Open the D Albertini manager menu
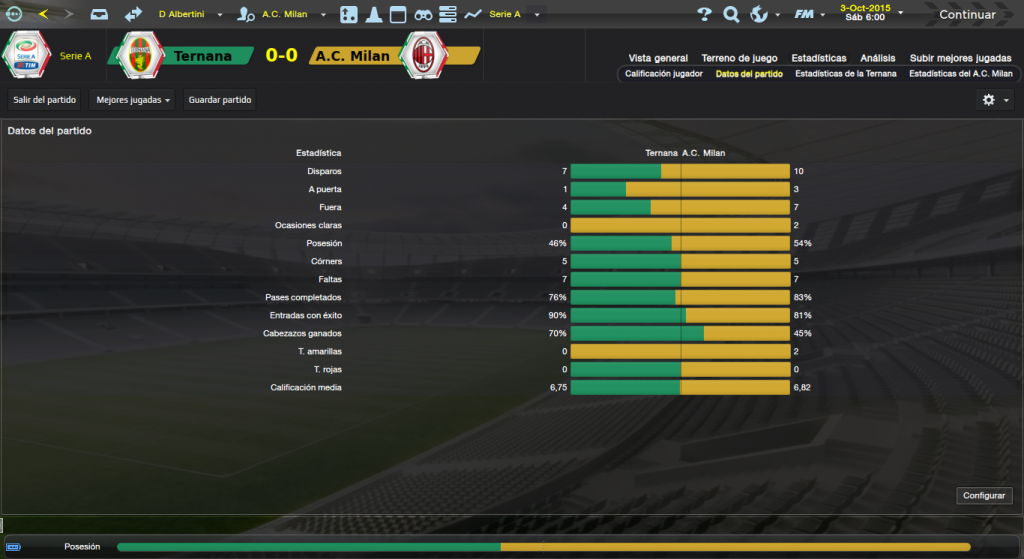This screenshot has height=559, width=1024. [x=188, y=15]
